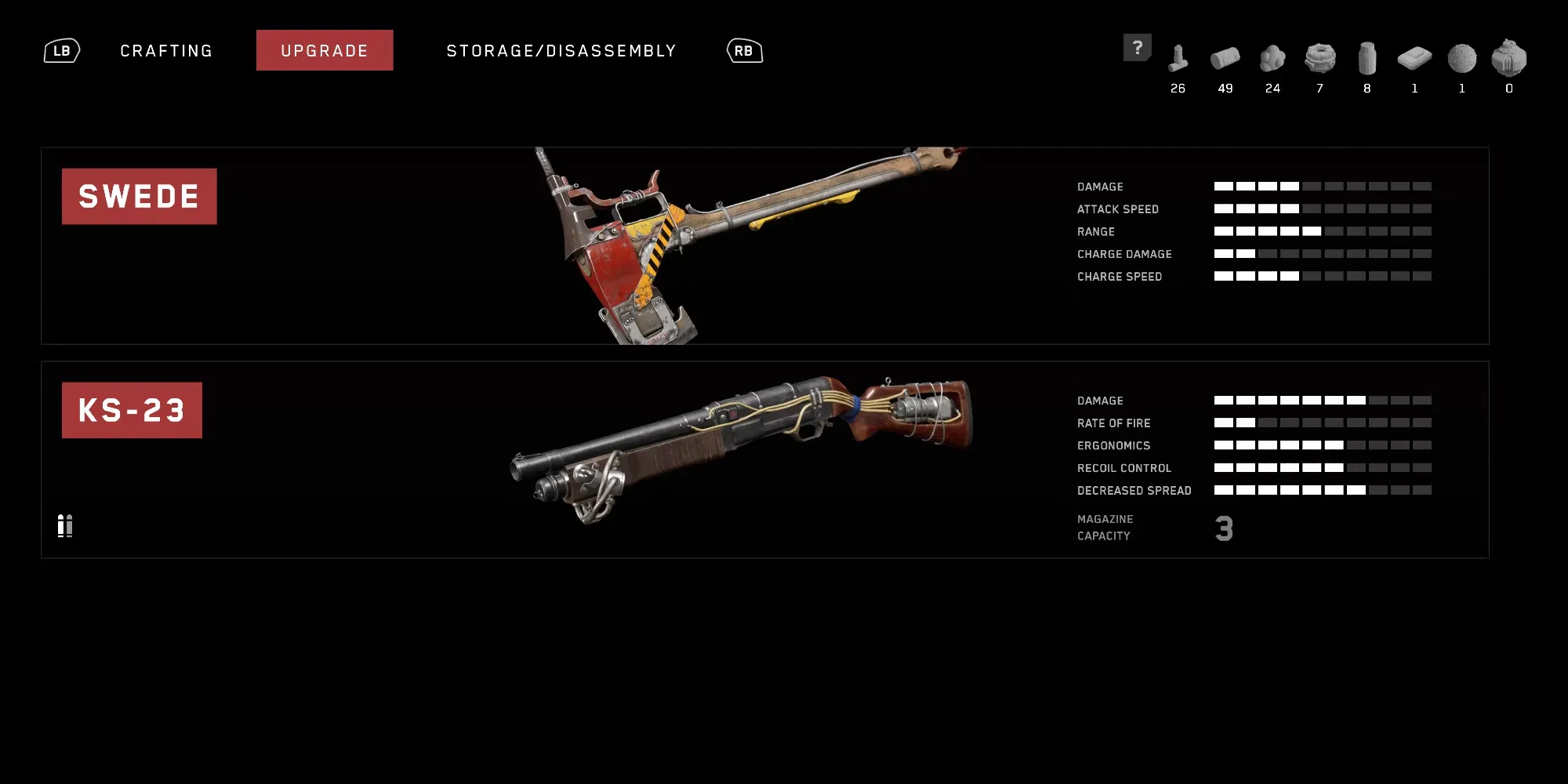Switch to the Crafting tab

[x=166, y=51]
